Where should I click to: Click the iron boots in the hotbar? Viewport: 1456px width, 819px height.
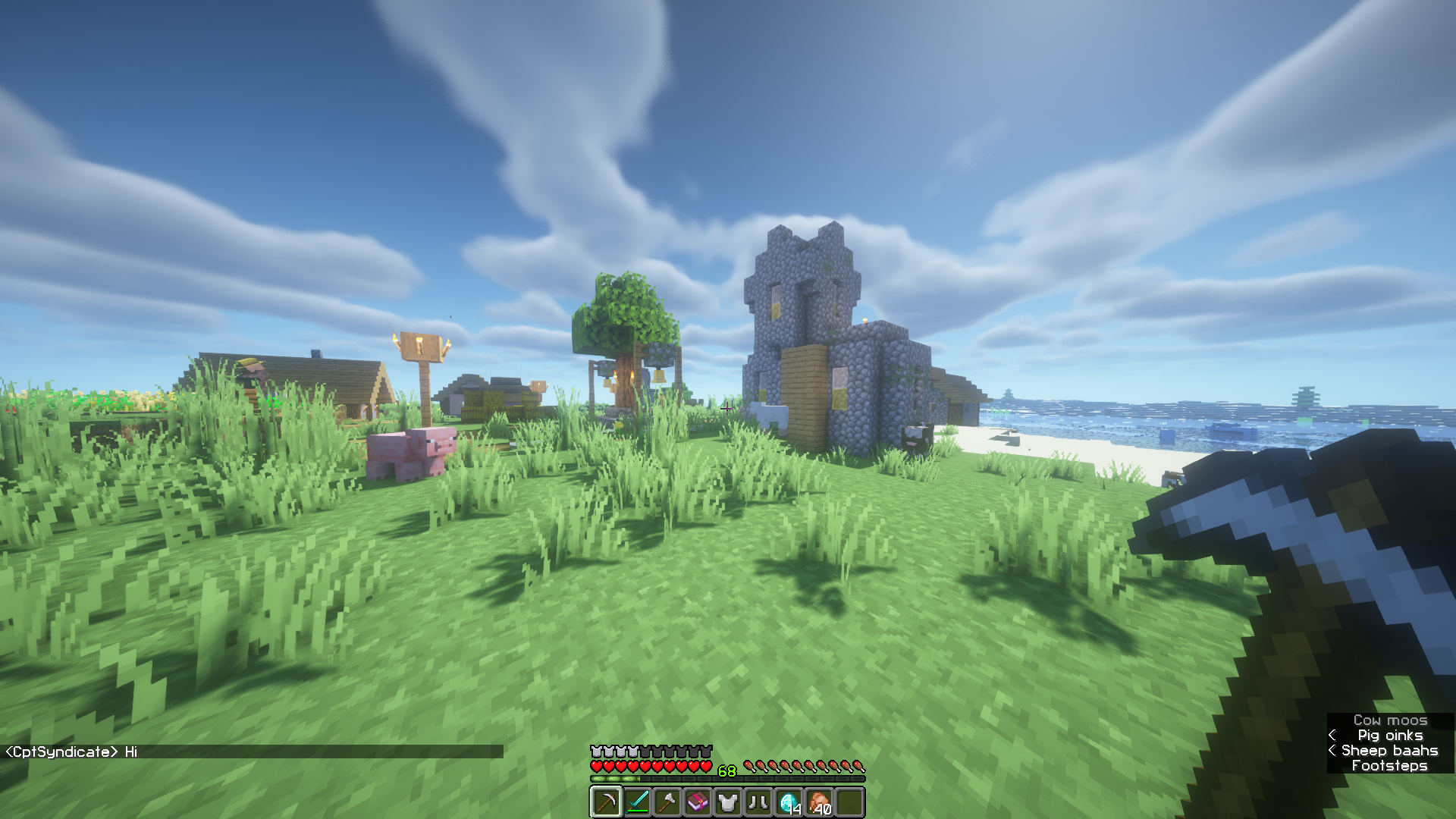coord(758,802)
